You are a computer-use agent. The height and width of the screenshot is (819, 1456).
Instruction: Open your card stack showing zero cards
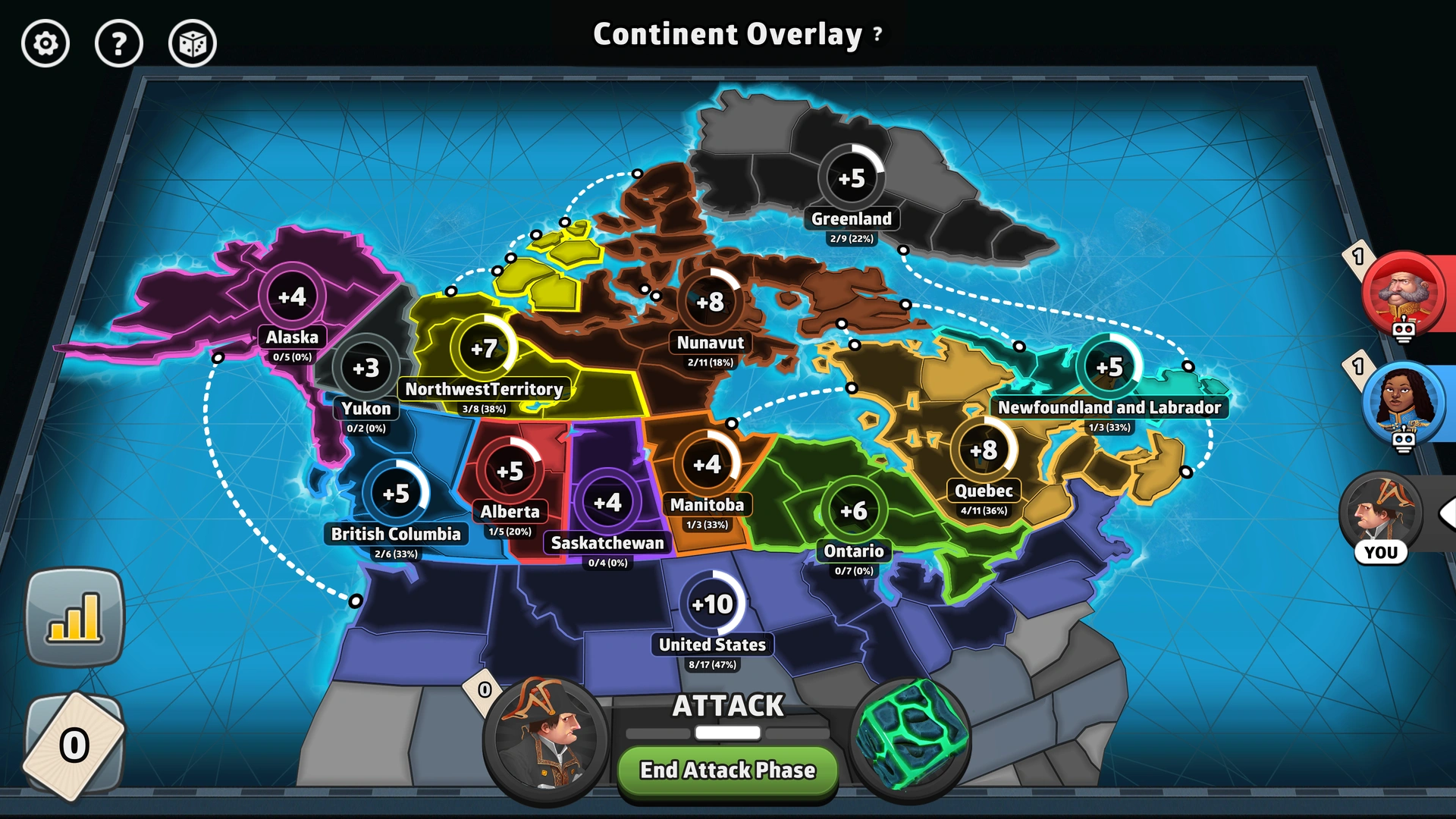pos(74,747)
